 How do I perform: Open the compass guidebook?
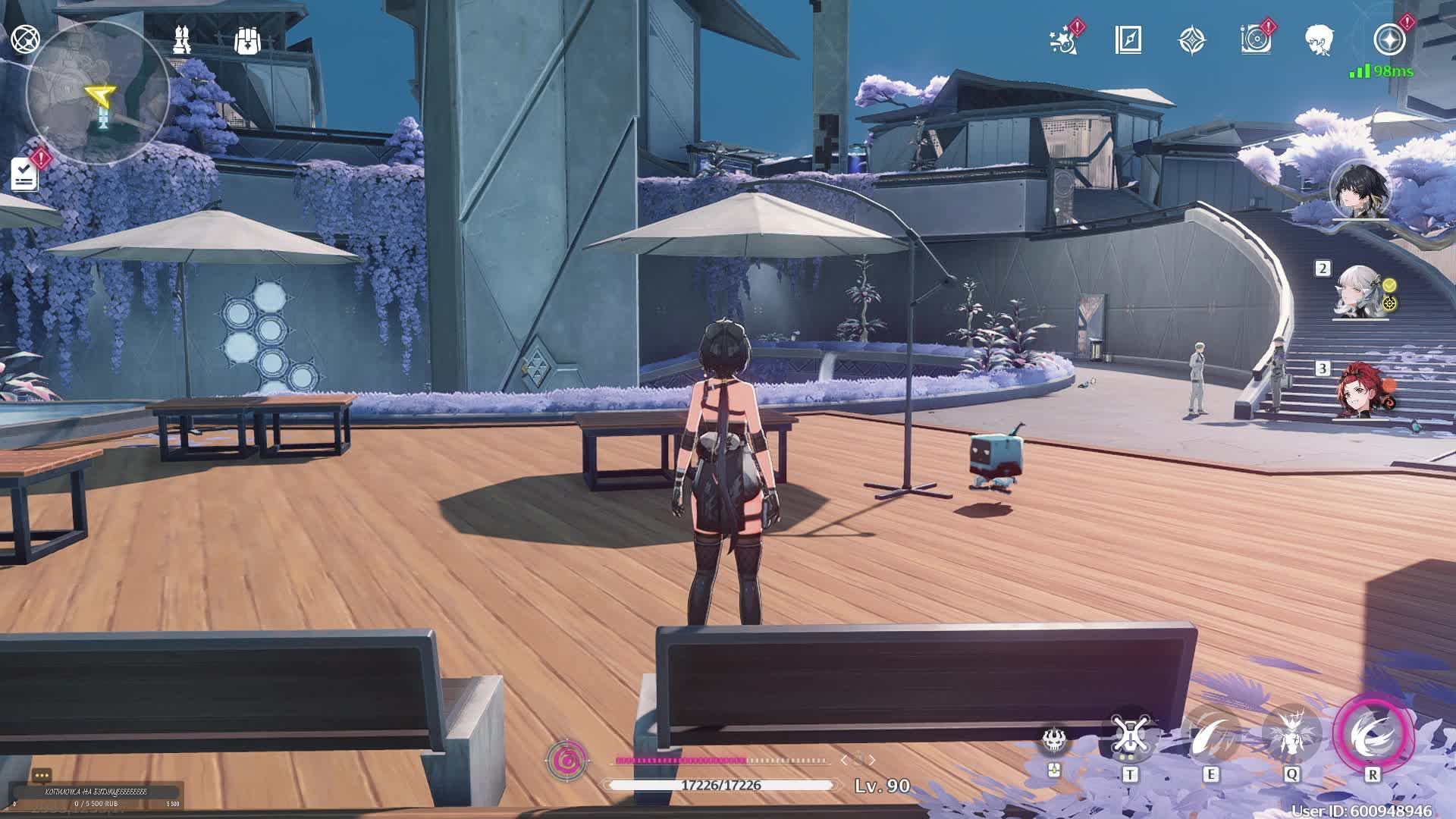pyautogui.click(x=1128, y=40)
